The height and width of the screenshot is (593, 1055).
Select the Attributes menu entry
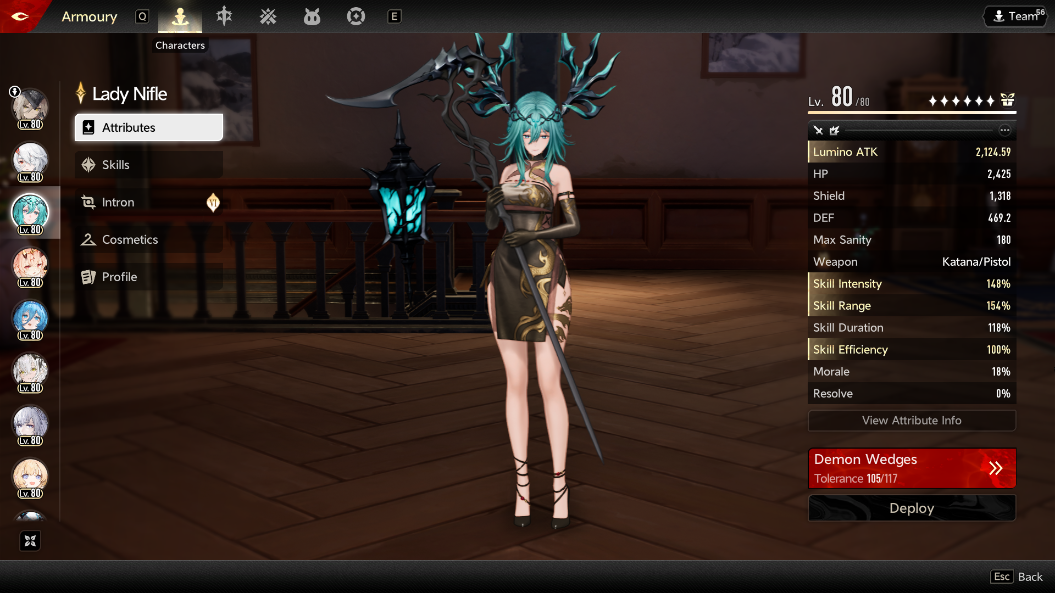(148, 128)
